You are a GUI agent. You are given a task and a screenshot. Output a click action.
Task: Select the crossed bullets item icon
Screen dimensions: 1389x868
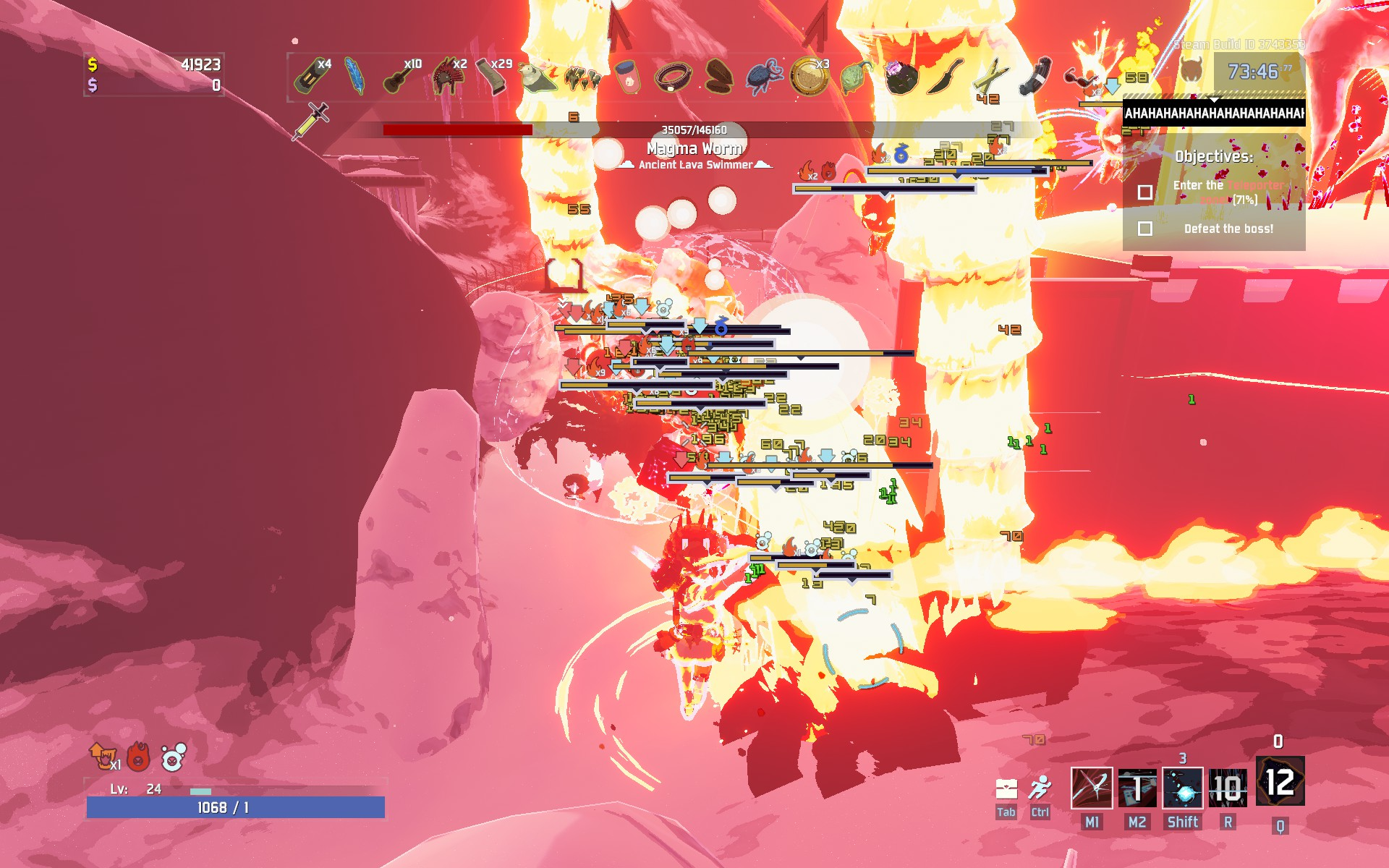tap(990, 77)
